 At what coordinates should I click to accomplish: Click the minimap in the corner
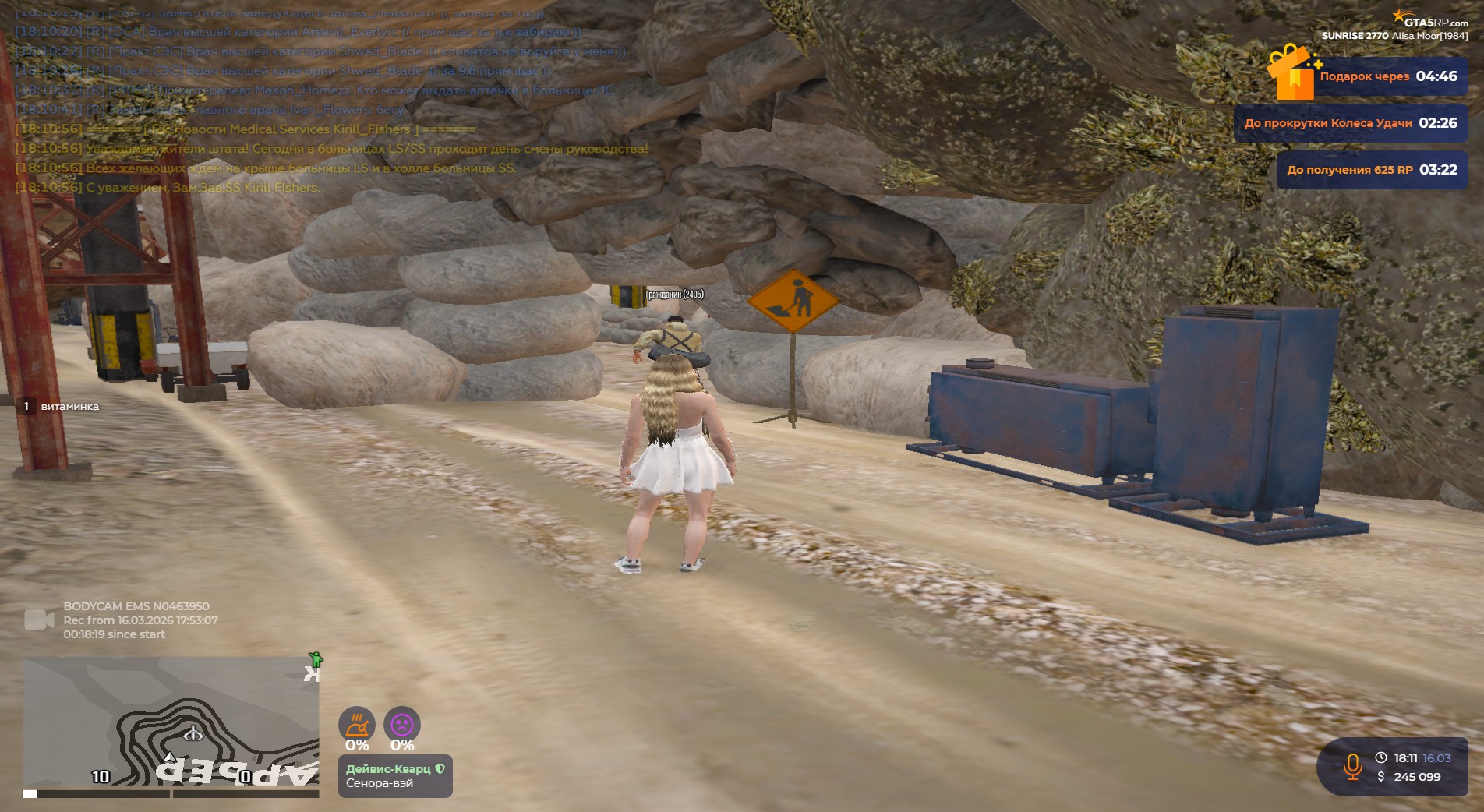(x=171, y=726)
